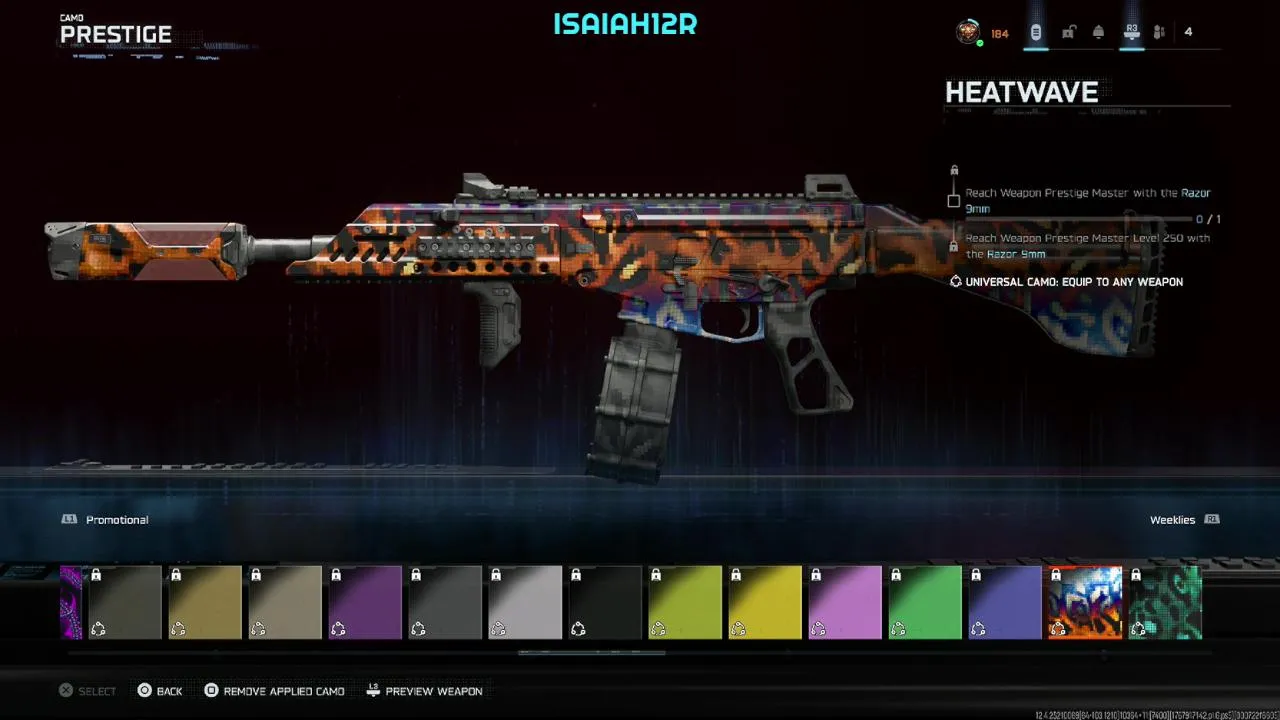Open the social party icon
Image resolution: width=1280 pixels, height=720 pixels.
[1159, 33]
